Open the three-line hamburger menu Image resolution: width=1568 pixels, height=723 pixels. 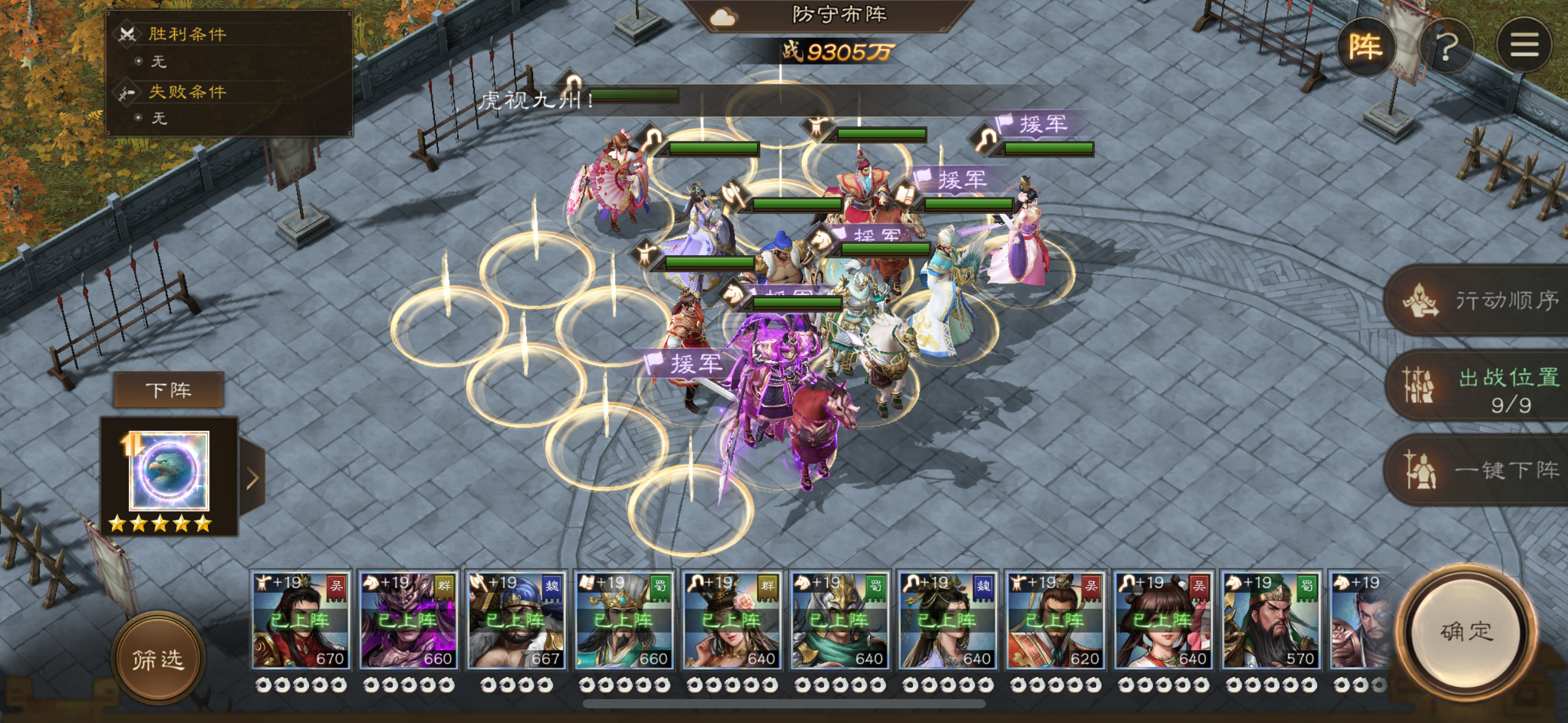pos(1523,45)
